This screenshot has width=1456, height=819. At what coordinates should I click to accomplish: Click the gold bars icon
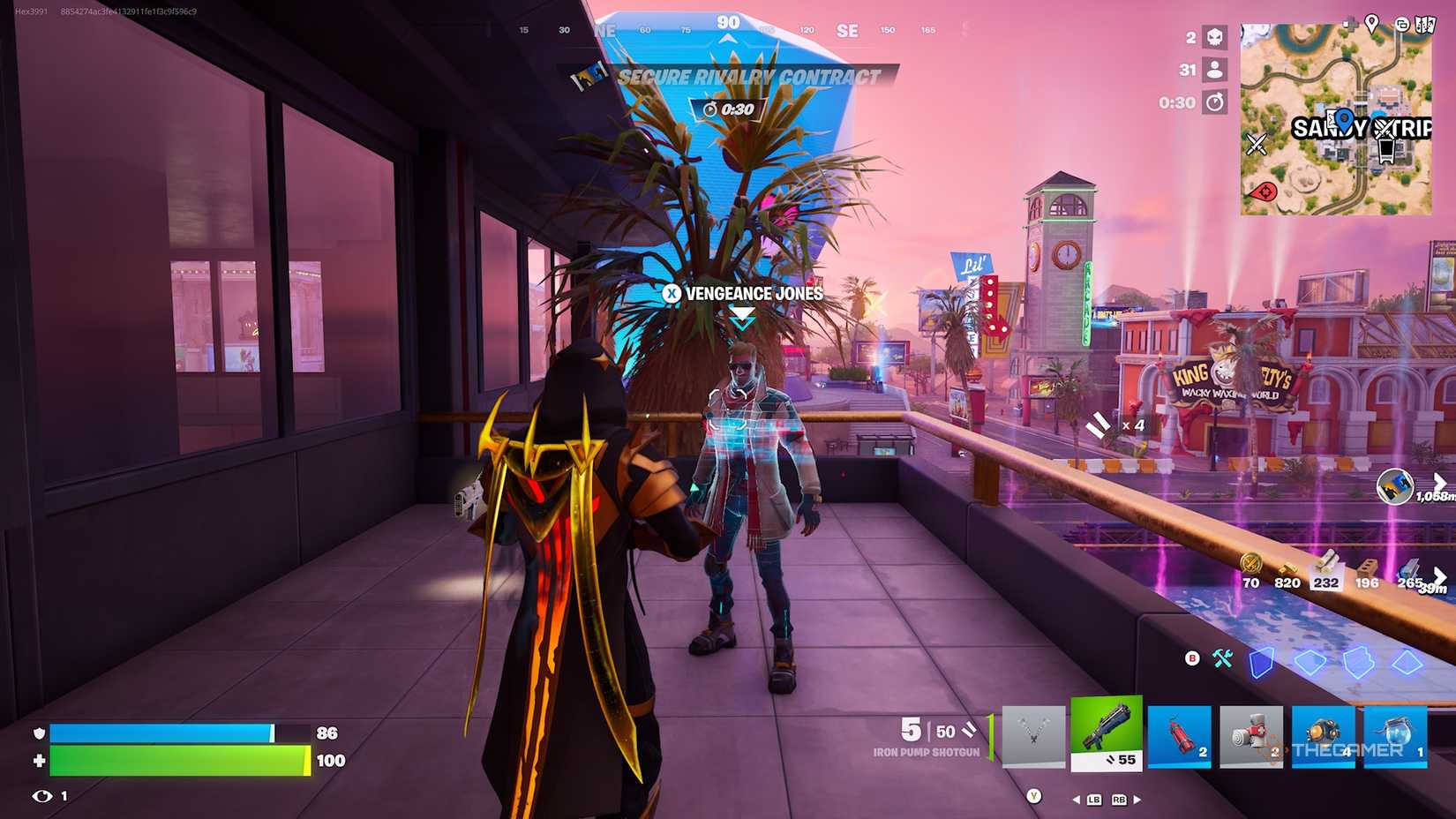point(1288,567)
